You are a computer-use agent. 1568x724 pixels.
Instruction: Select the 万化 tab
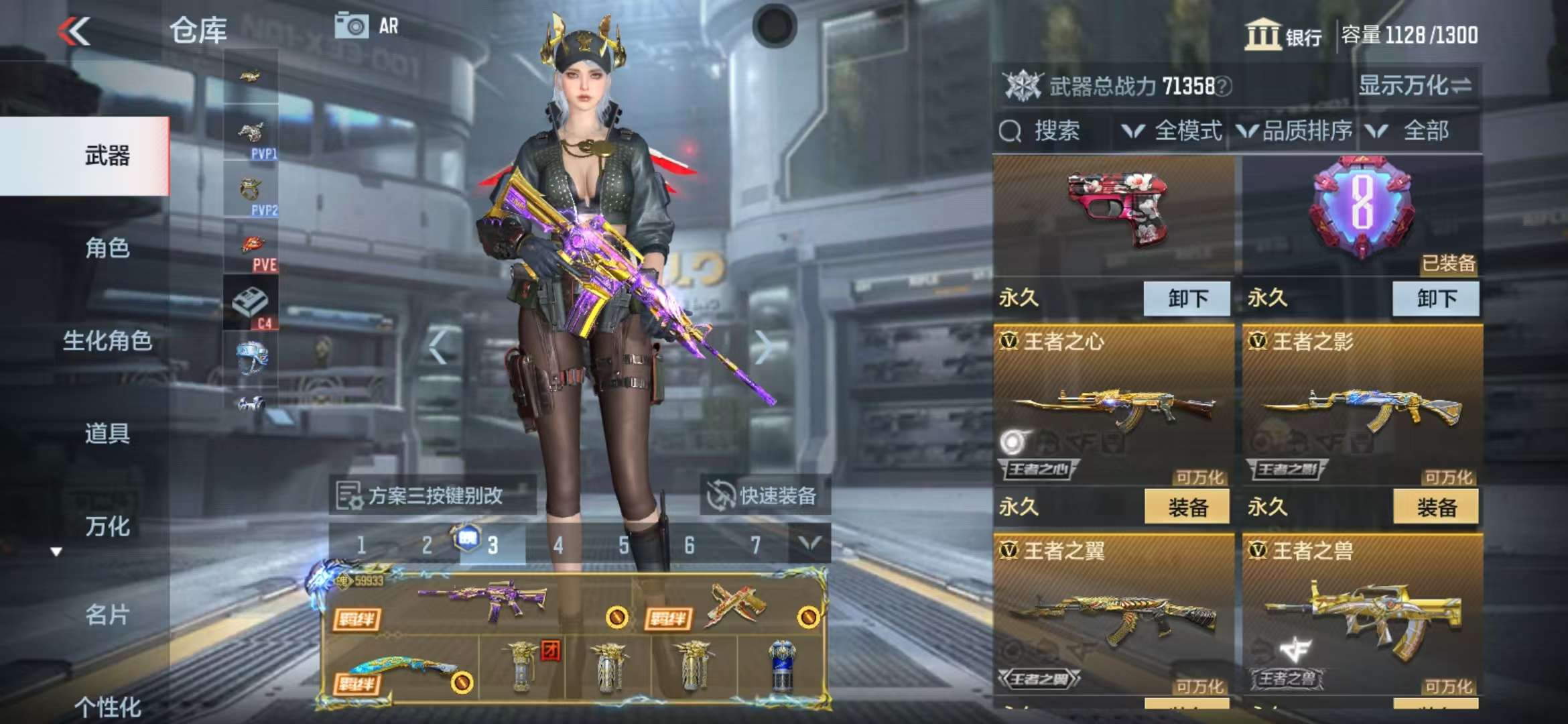point(107,526)
